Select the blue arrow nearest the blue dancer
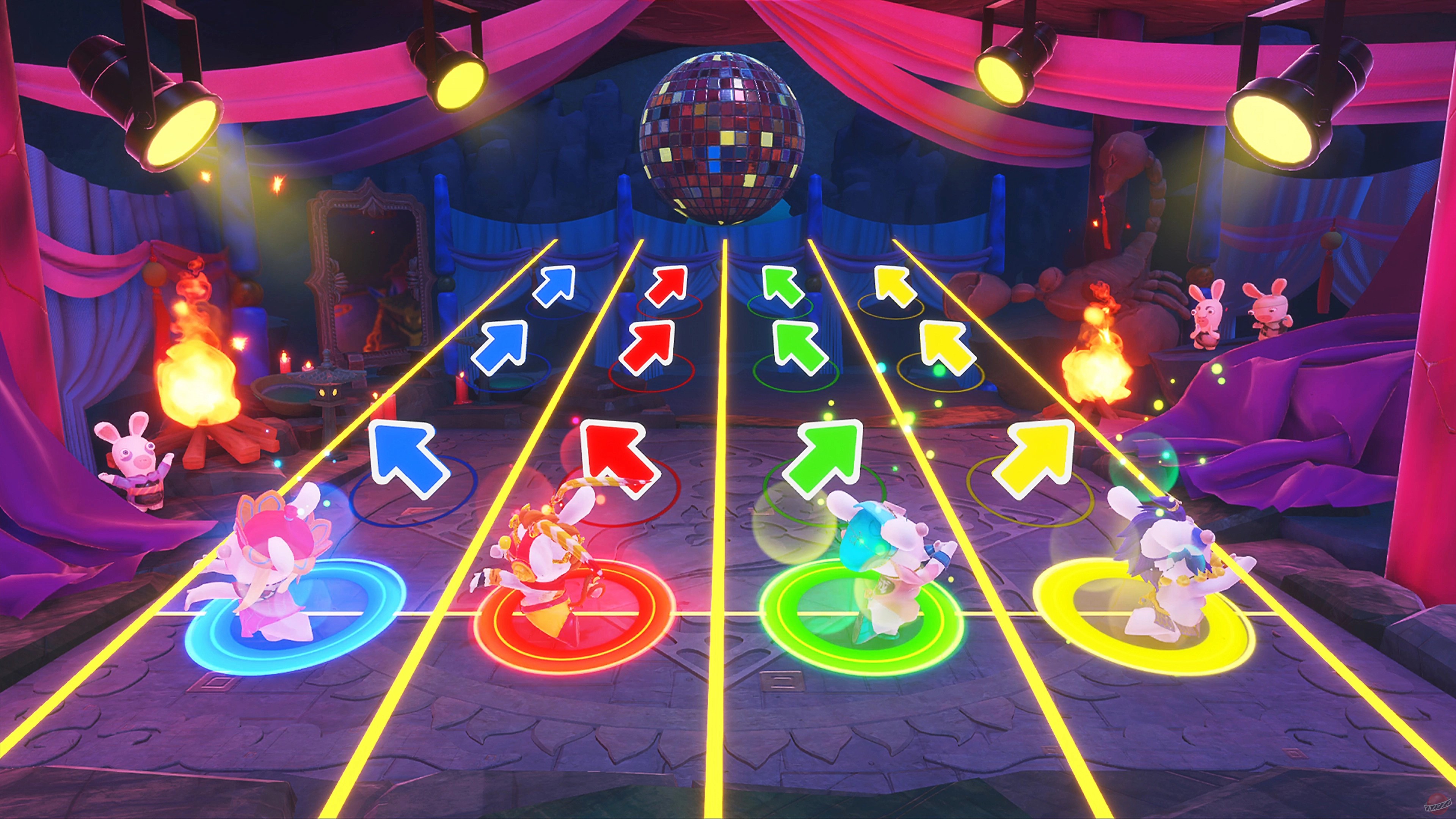The height and width of the screenshot is (819, 1456). click(404, 459)
